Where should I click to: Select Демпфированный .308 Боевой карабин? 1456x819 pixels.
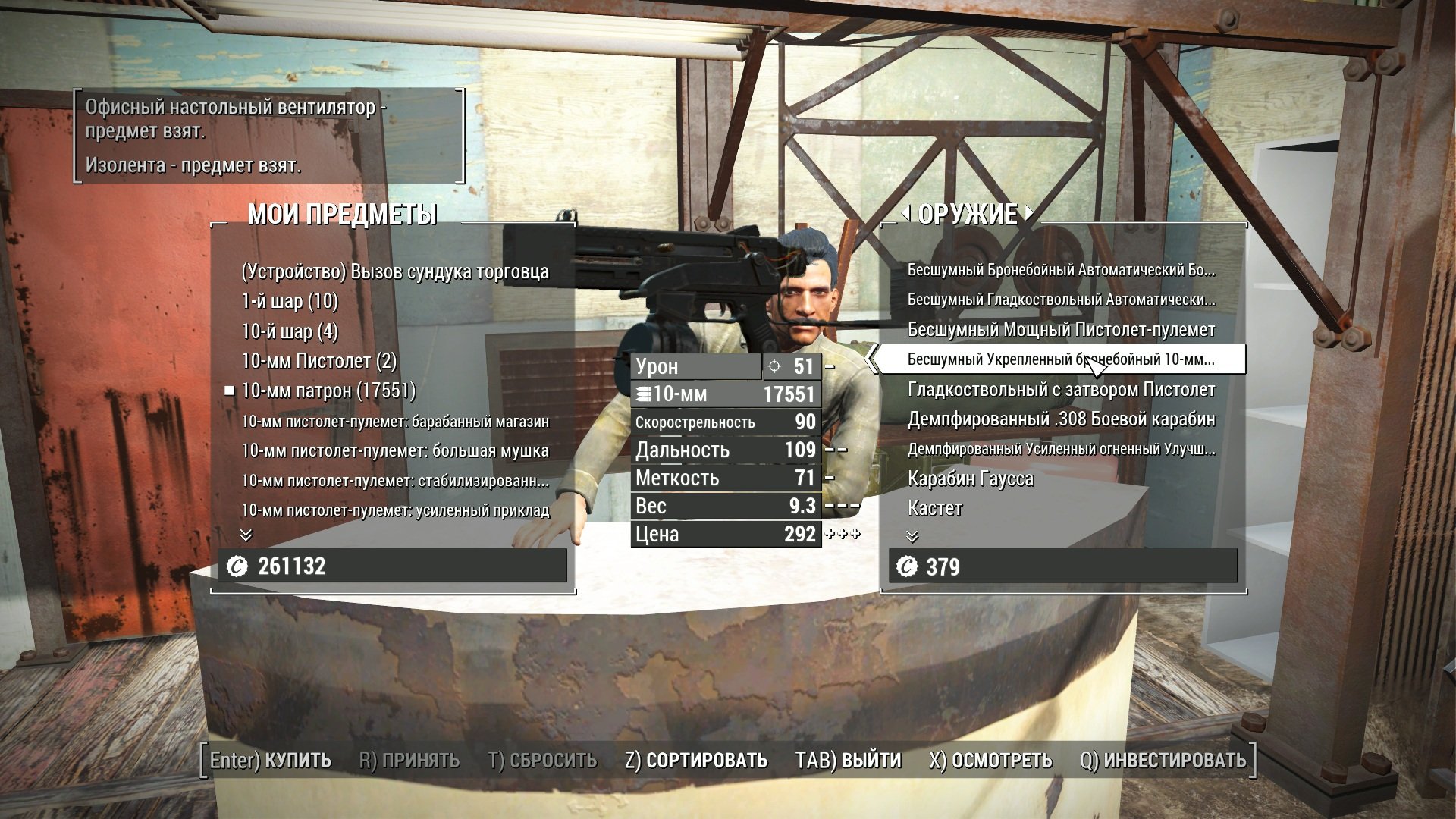pyautogui.click(x=1061, y=419)
